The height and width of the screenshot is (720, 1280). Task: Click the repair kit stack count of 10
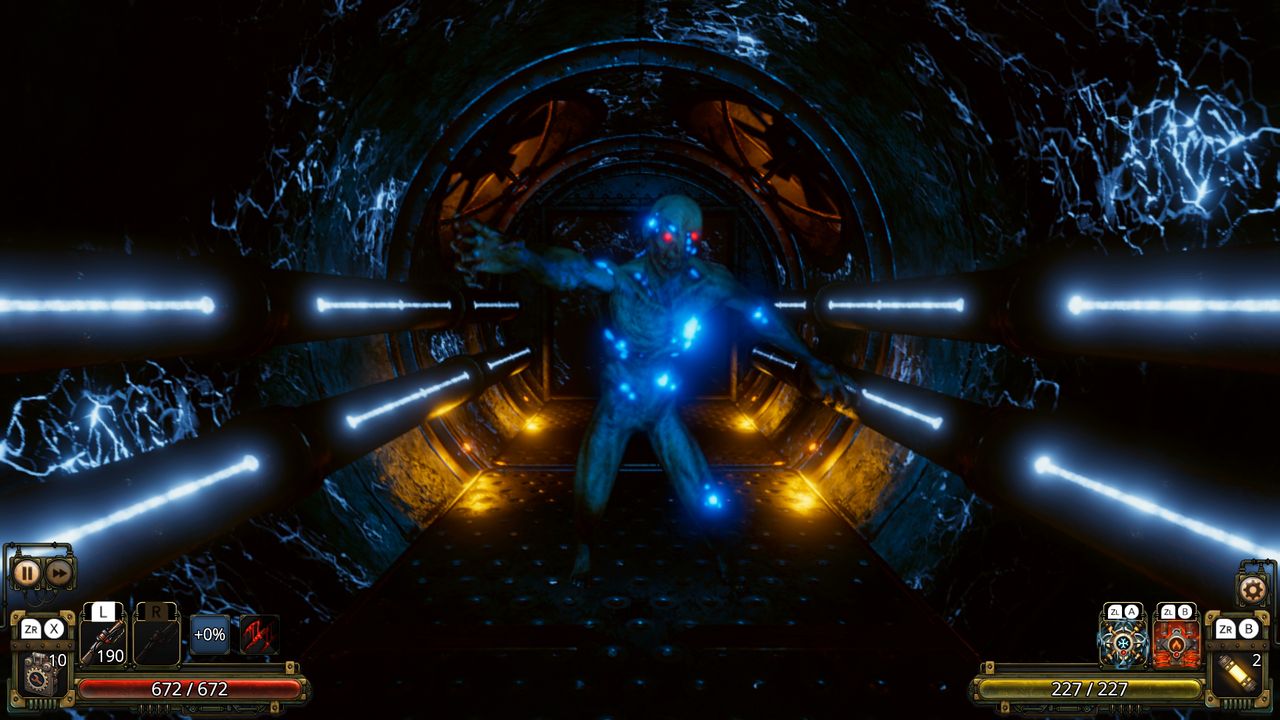57,660
